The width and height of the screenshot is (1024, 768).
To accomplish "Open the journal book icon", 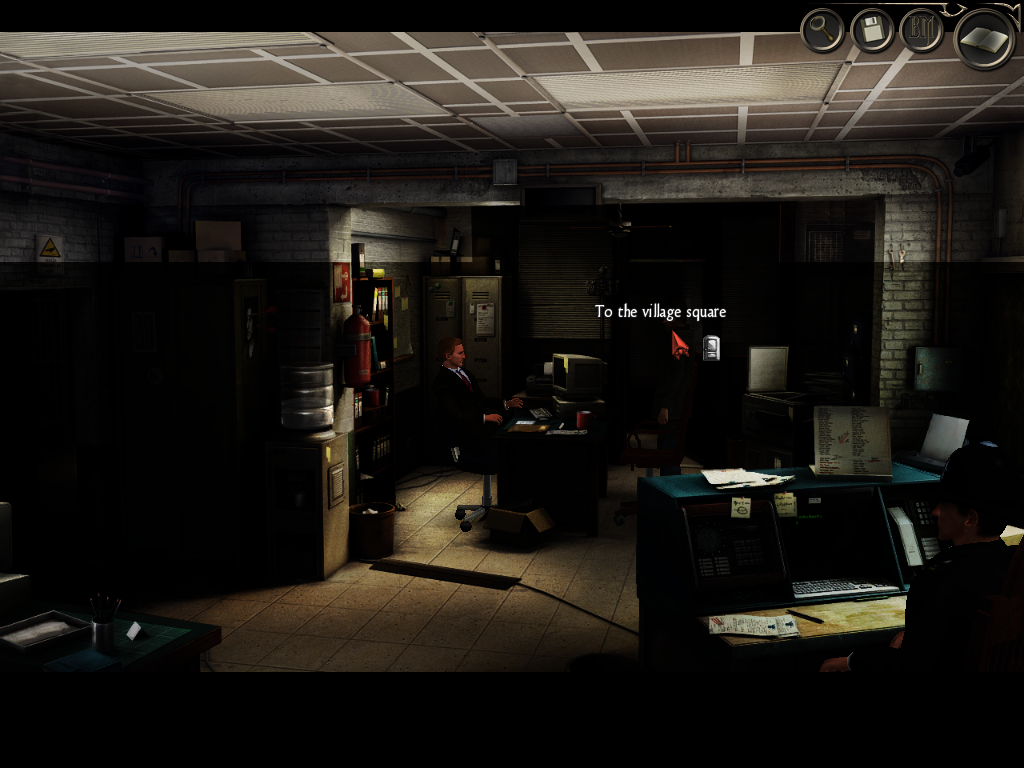I will (x=984, y=38).
